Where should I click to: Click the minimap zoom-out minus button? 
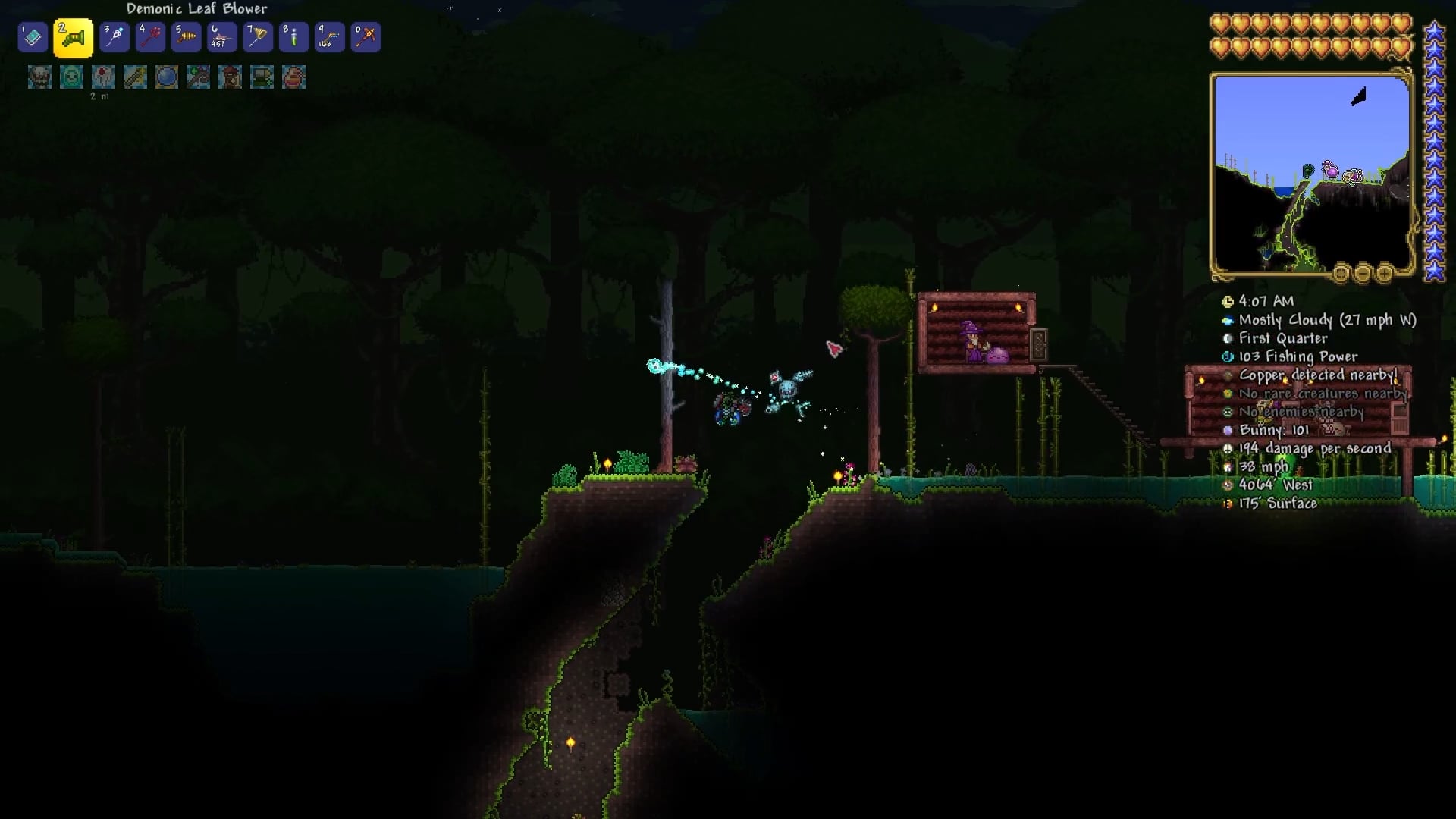pos(1363,273)
